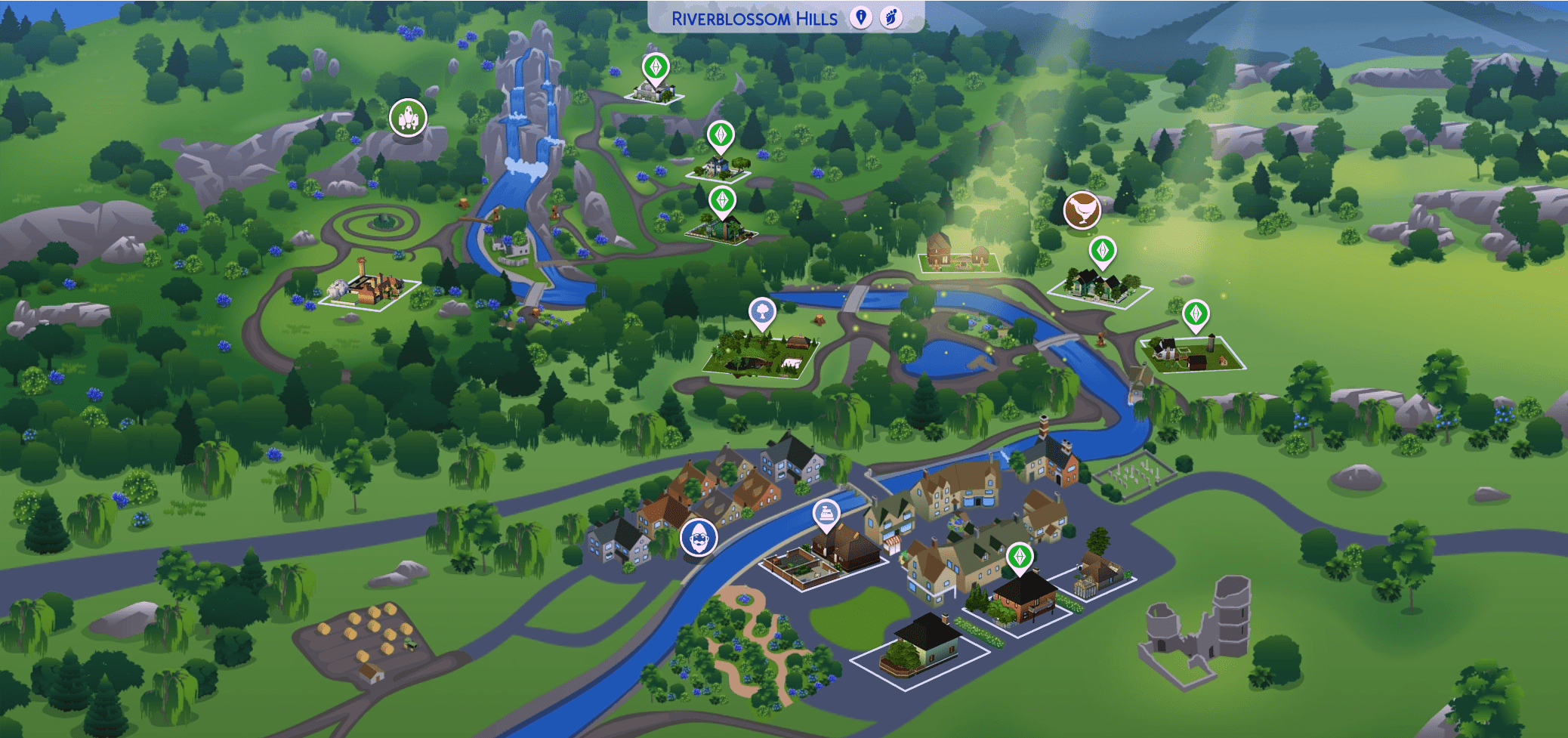This screenshot has width=1568, height=738.
Task: Choose the blue tree park lot marker
Action: tap(762, 311)
